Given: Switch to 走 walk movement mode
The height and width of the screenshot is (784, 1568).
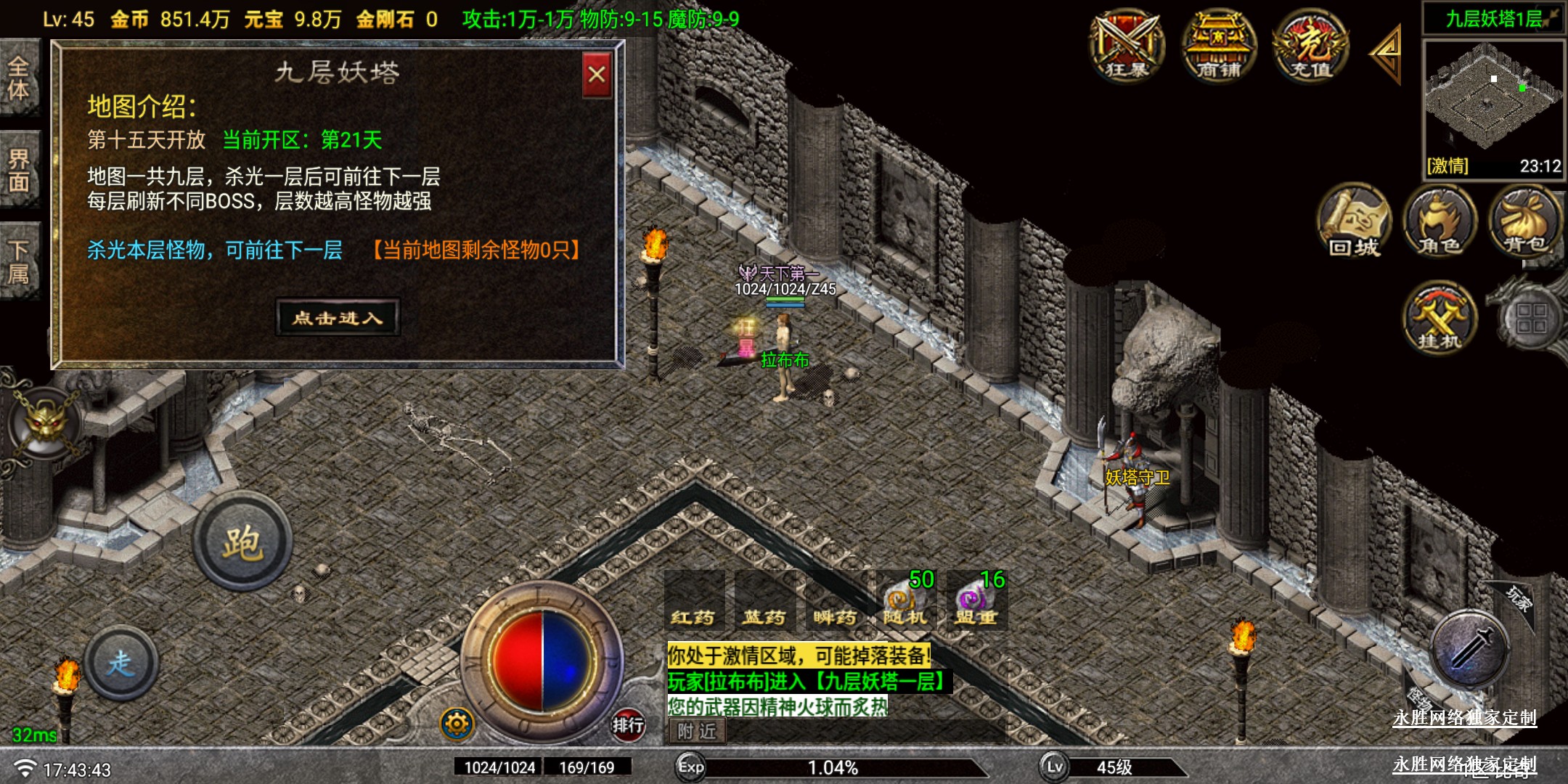Looking at the screenshot, I should click(x=121, y=662).
